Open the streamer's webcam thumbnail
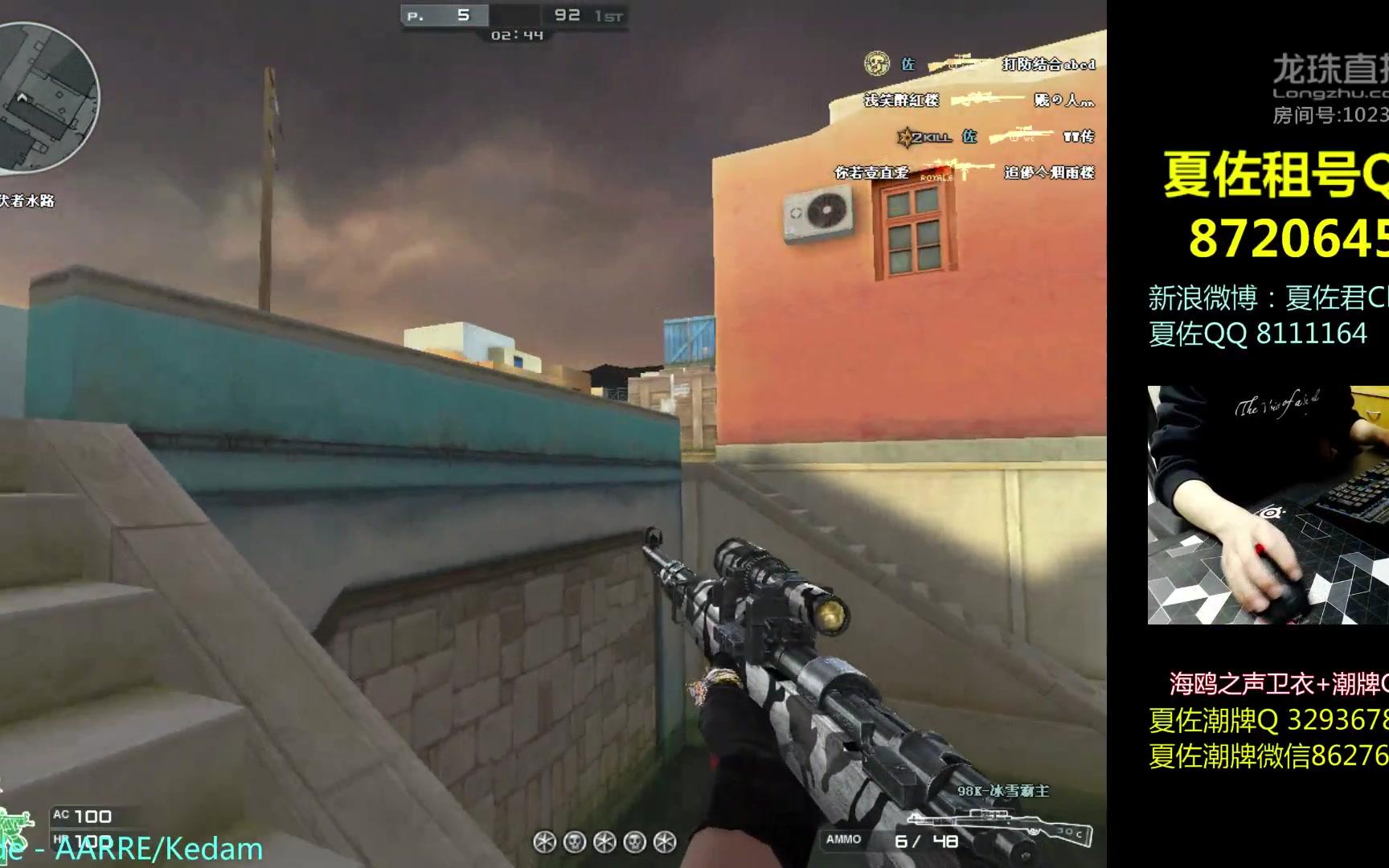The width and height of the screenshot is (1389, 868). click(x=1268, y=505)
